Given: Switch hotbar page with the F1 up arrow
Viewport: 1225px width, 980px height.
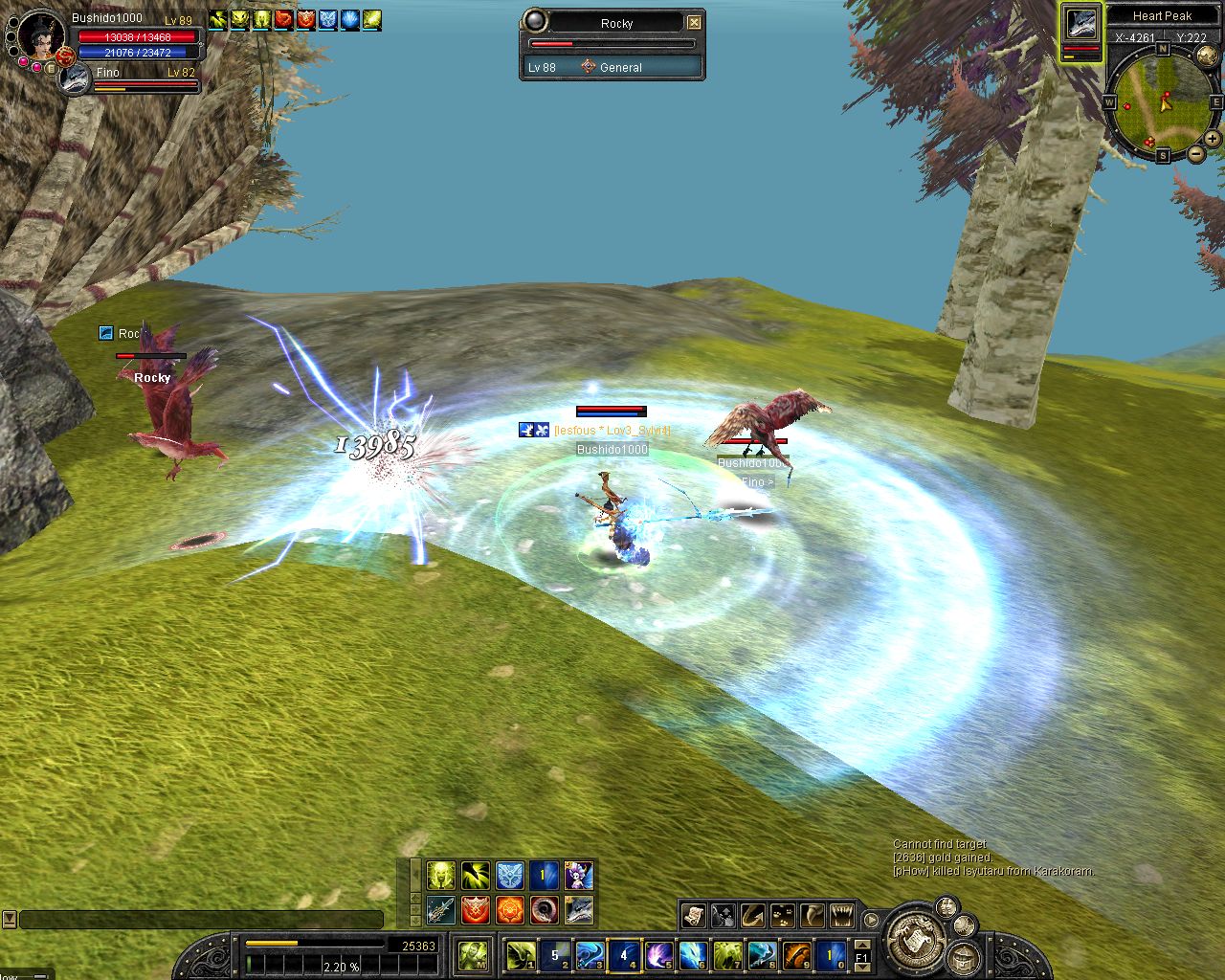Looking at the screenshot, I should click(x=861, y=946).
